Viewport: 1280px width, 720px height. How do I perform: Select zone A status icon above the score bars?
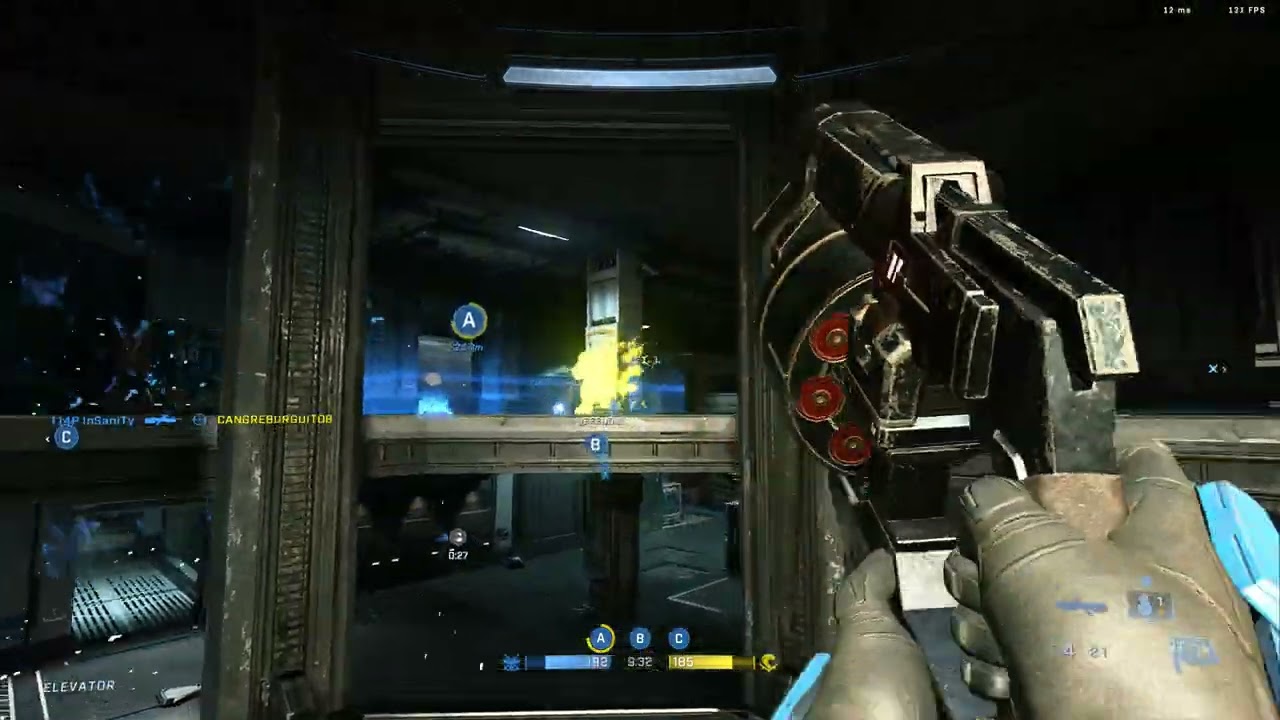pos(600,638)
